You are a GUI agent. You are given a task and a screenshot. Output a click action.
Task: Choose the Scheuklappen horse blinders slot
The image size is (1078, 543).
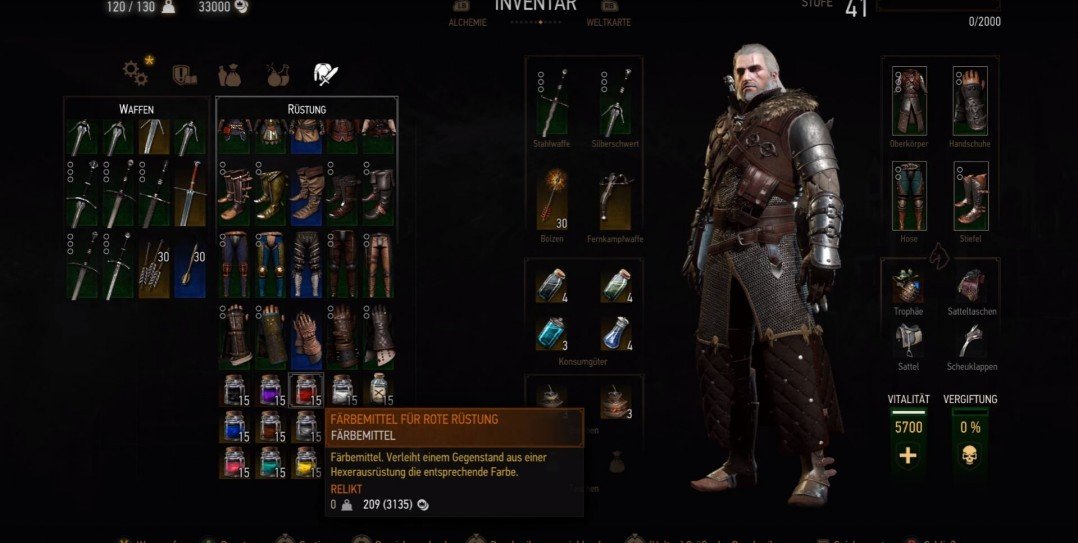click(970, 342)
